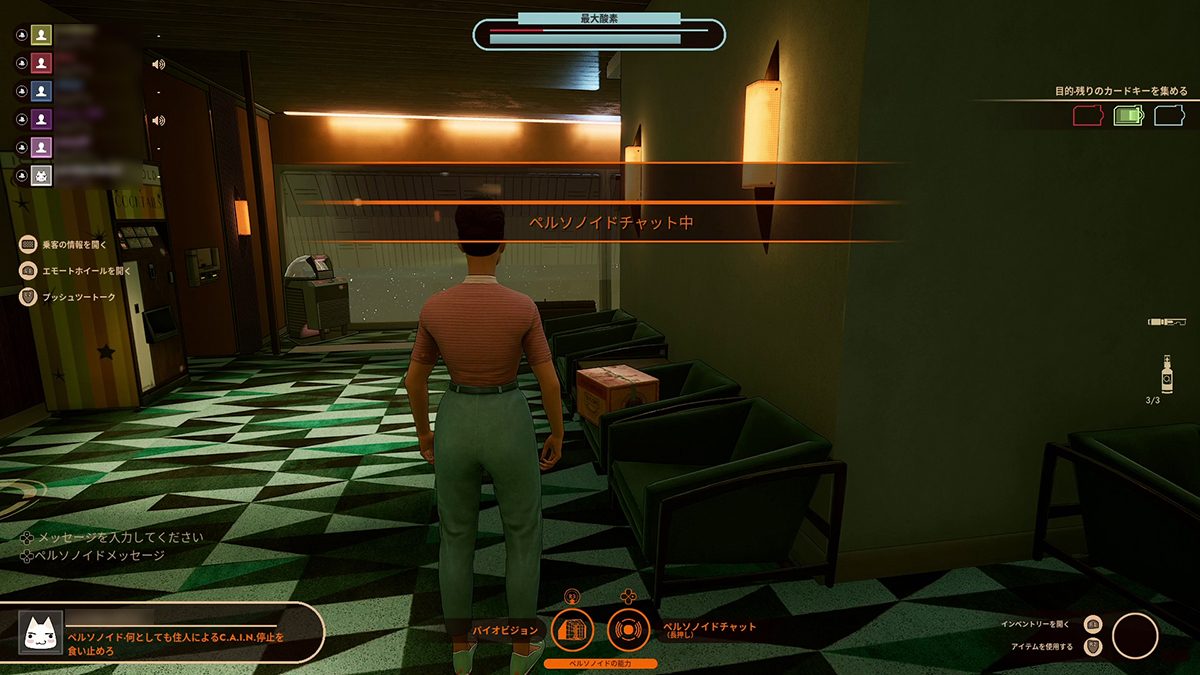Screen dimensions: 1200x675
Task: Click the large round item-use slot
Action: 1135,635
